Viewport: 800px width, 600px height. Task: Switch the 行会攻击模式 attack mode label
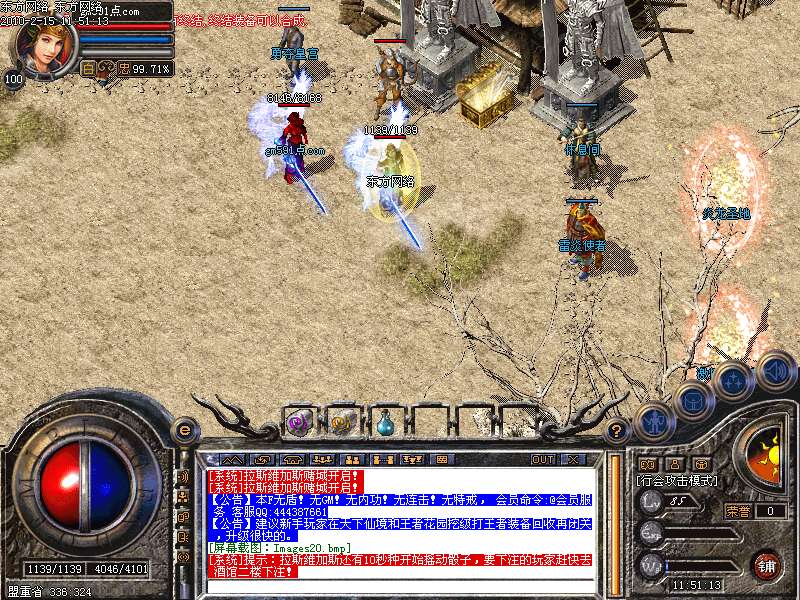pyautogui.click(x=676, y=481)
